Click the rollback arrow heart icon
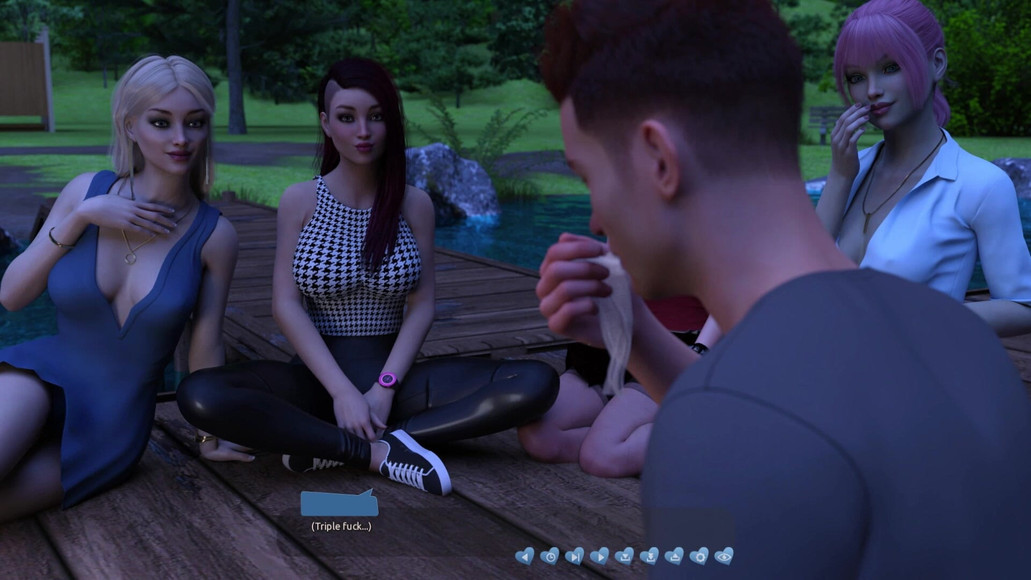This screenshot has height=580, width=1031. click(x=524, y=556)
